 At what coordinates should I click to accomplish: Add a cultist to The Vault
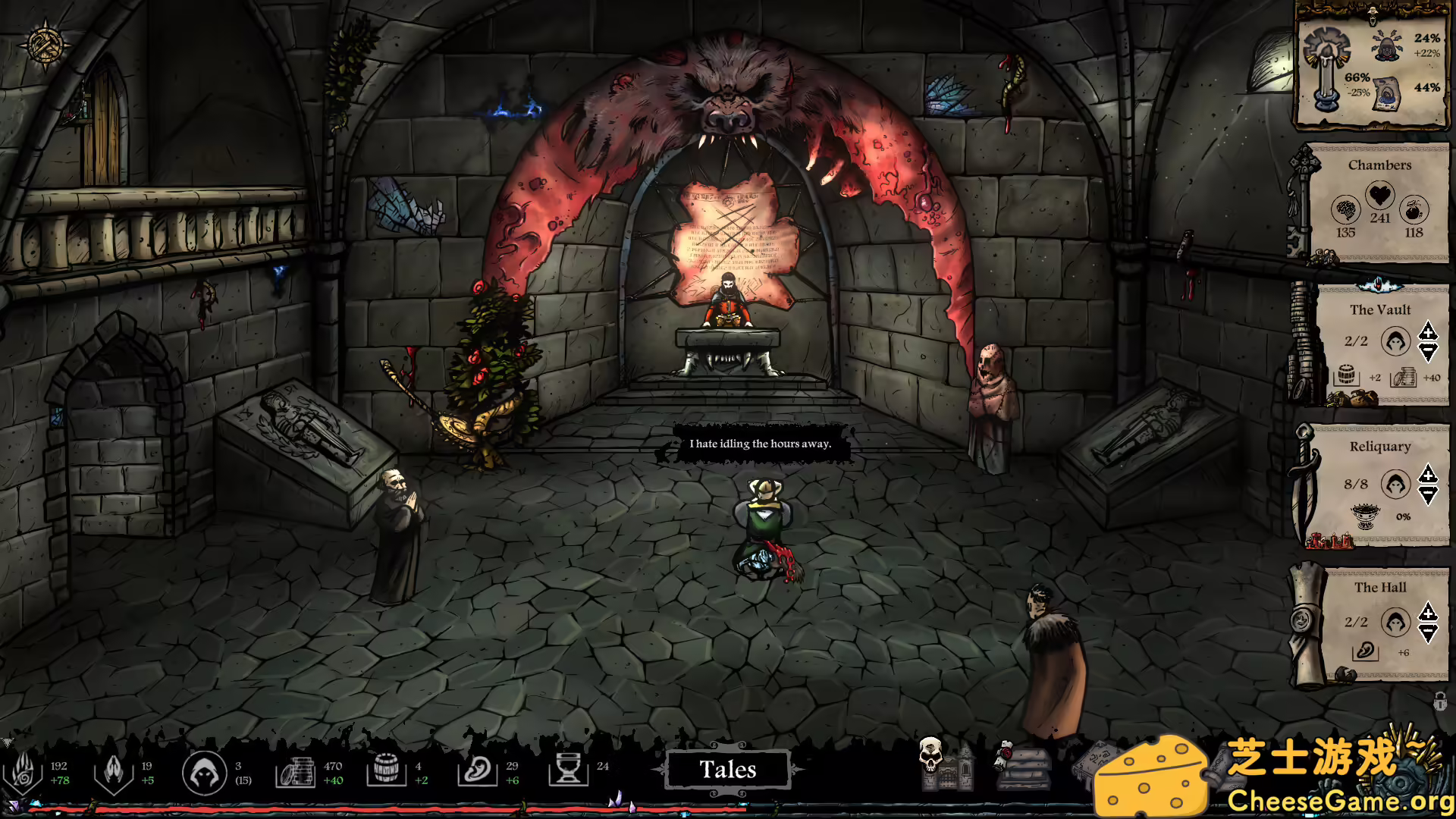(x=1428, y=331)
